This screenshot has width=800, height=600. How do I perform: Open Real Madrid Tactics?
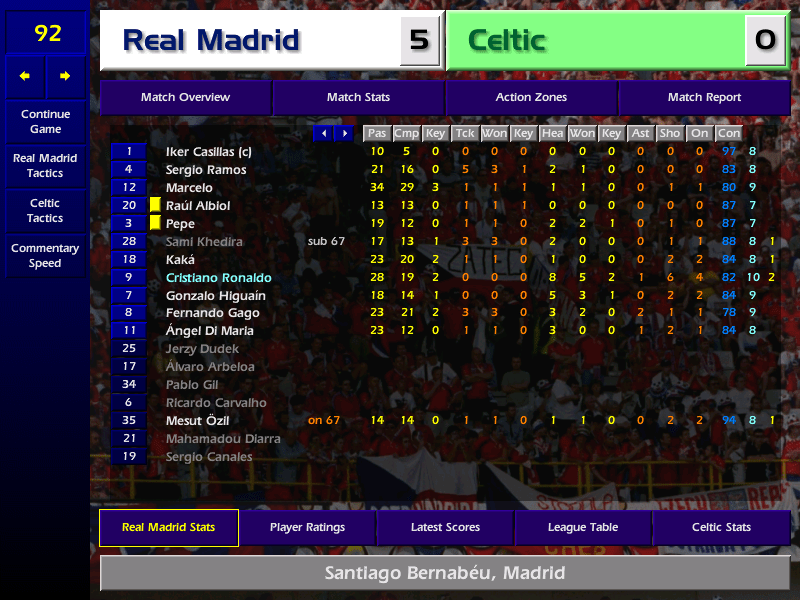point(45,166)
